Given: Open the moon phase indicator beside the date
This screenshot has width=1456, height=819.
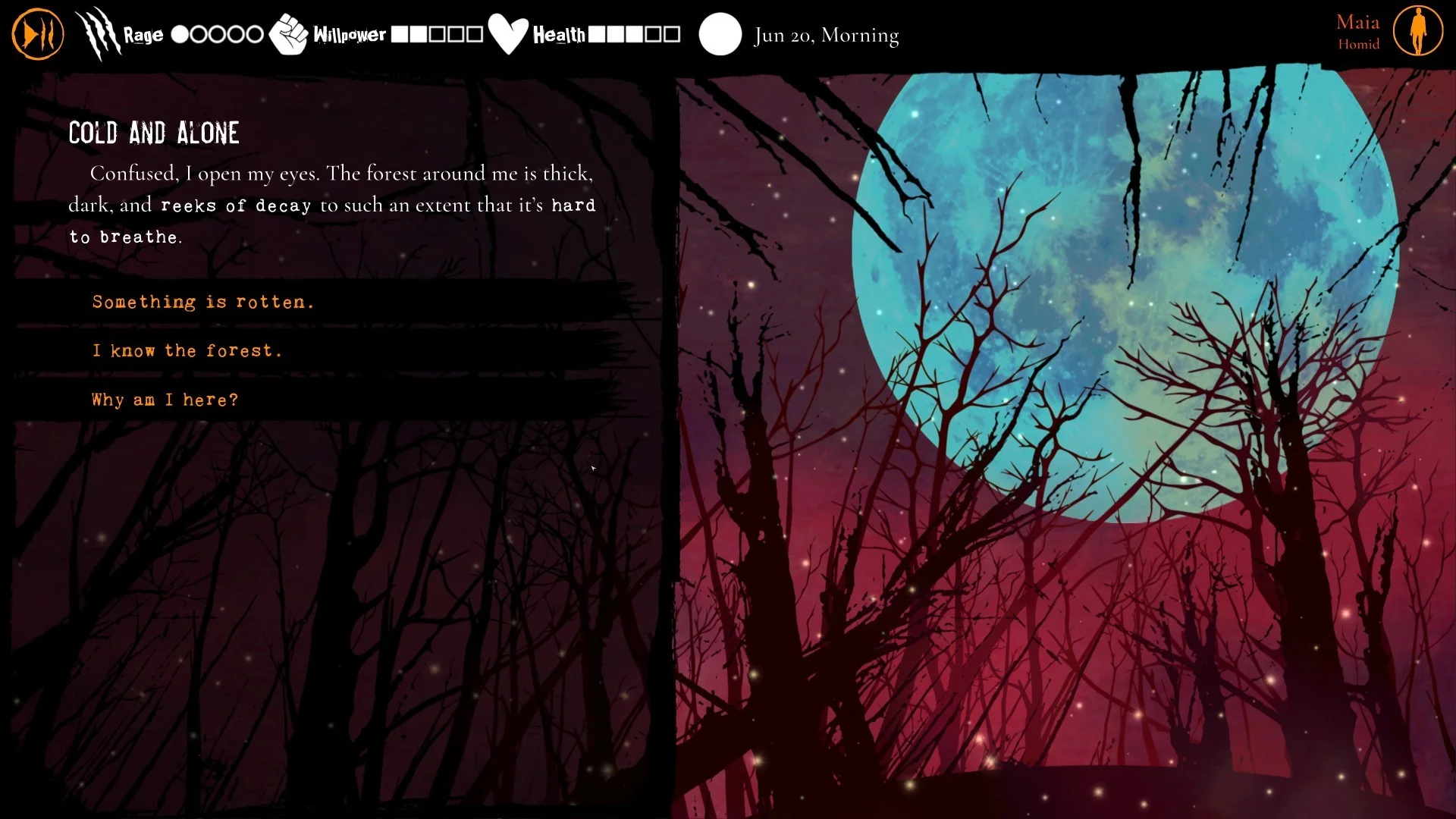Looking at the screenshot, I should tap(720, 33).
